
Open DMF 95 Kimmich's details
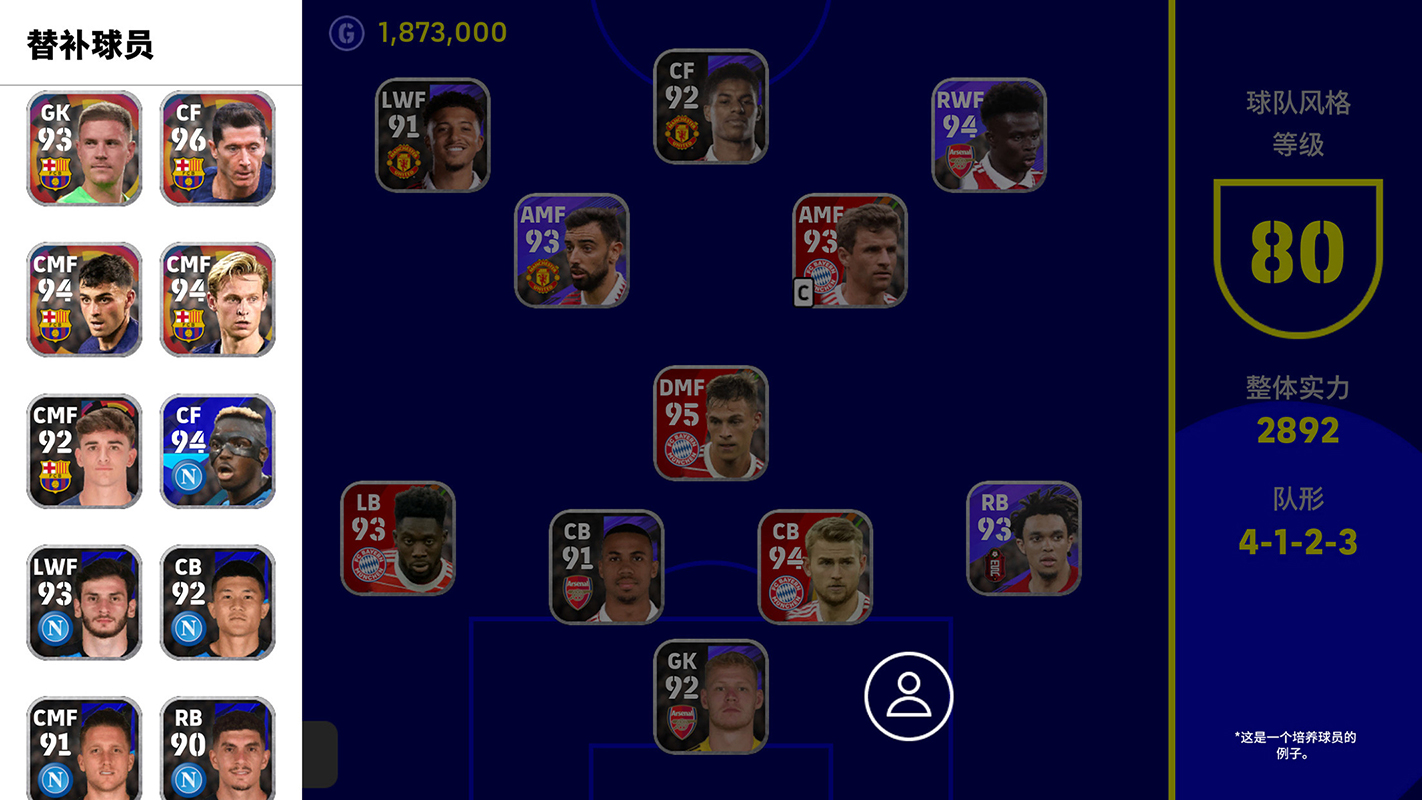point(710,423)
